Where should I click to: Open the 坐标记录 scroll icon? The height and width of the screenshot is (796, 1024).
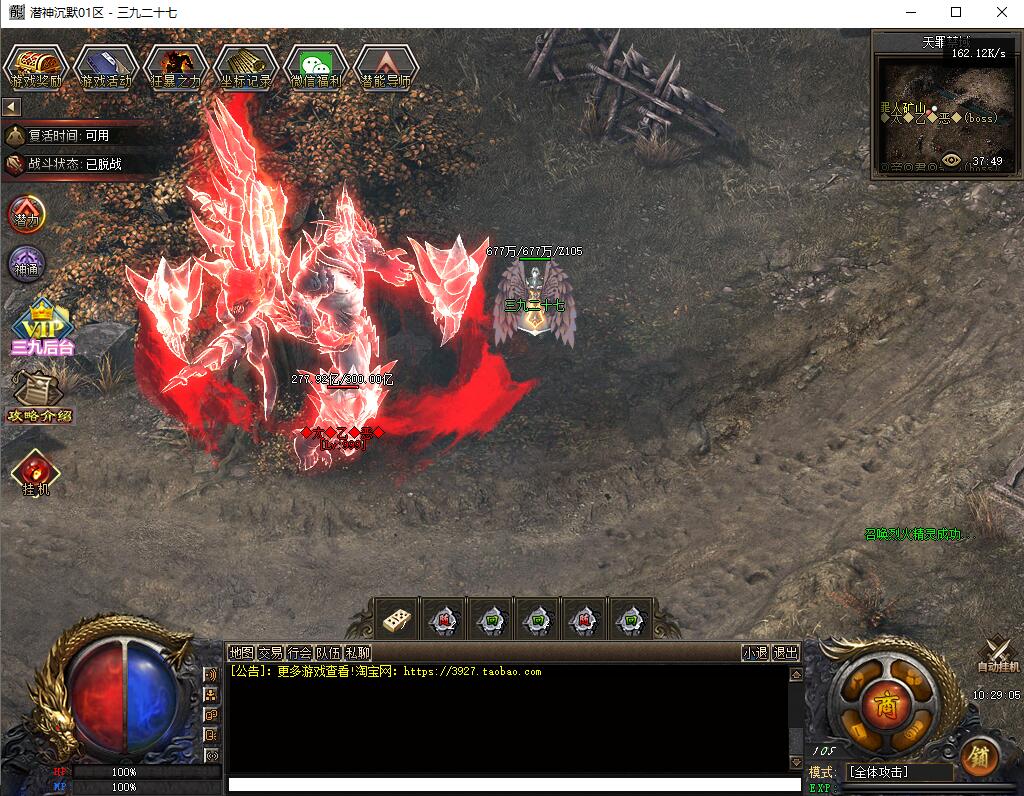pos(245,67)
